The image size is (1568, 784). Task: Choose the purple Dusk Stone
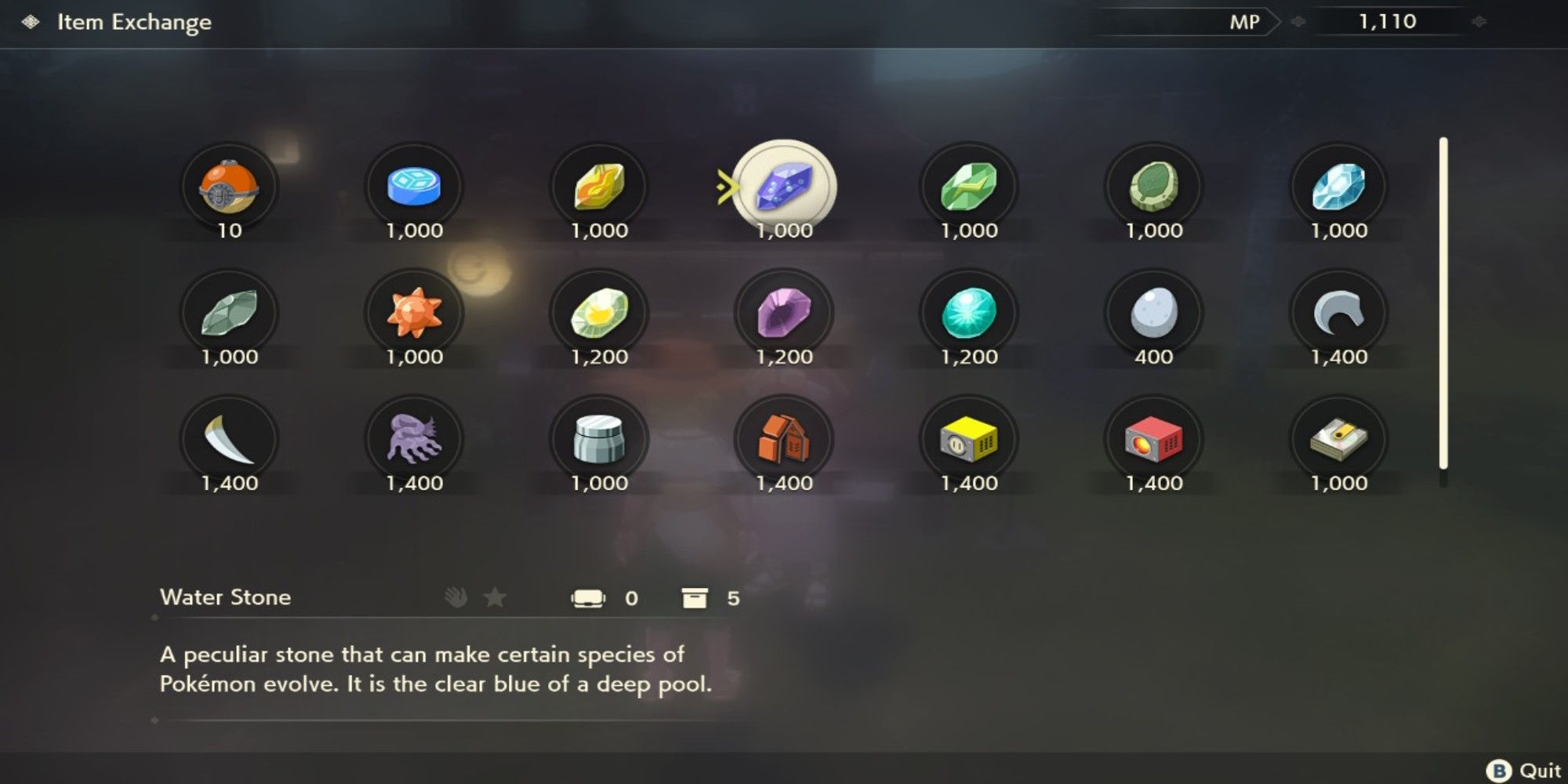coord(784,312)
